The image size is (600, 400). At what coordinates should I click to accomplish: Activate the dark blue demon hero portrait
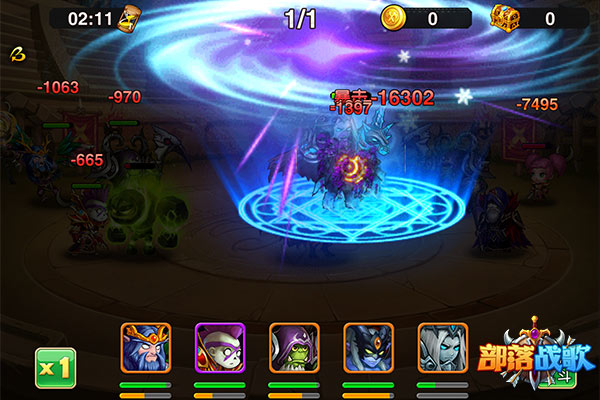point(368,348)
